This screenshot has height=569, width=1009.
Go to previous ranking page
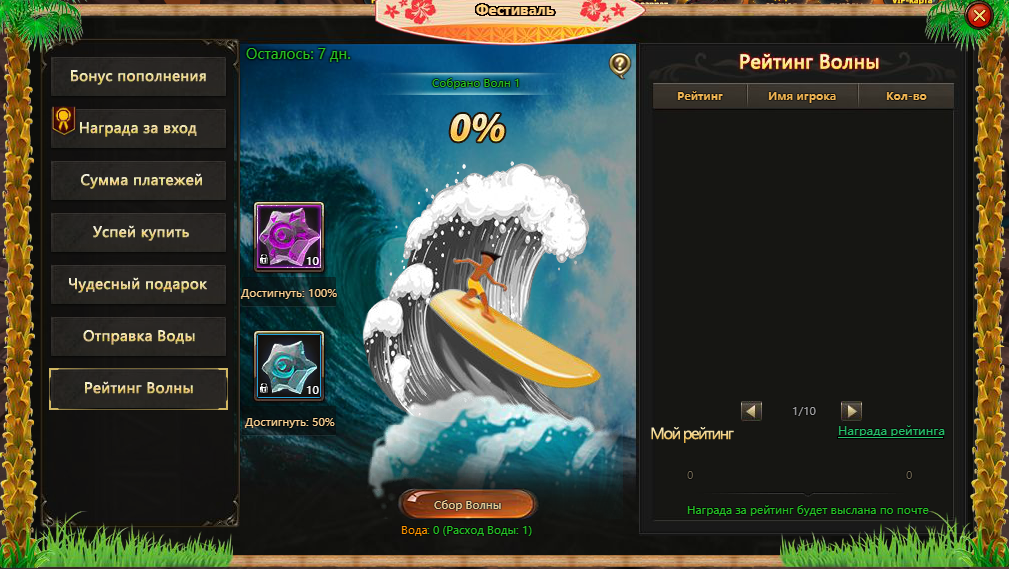(x=752, y=411)
